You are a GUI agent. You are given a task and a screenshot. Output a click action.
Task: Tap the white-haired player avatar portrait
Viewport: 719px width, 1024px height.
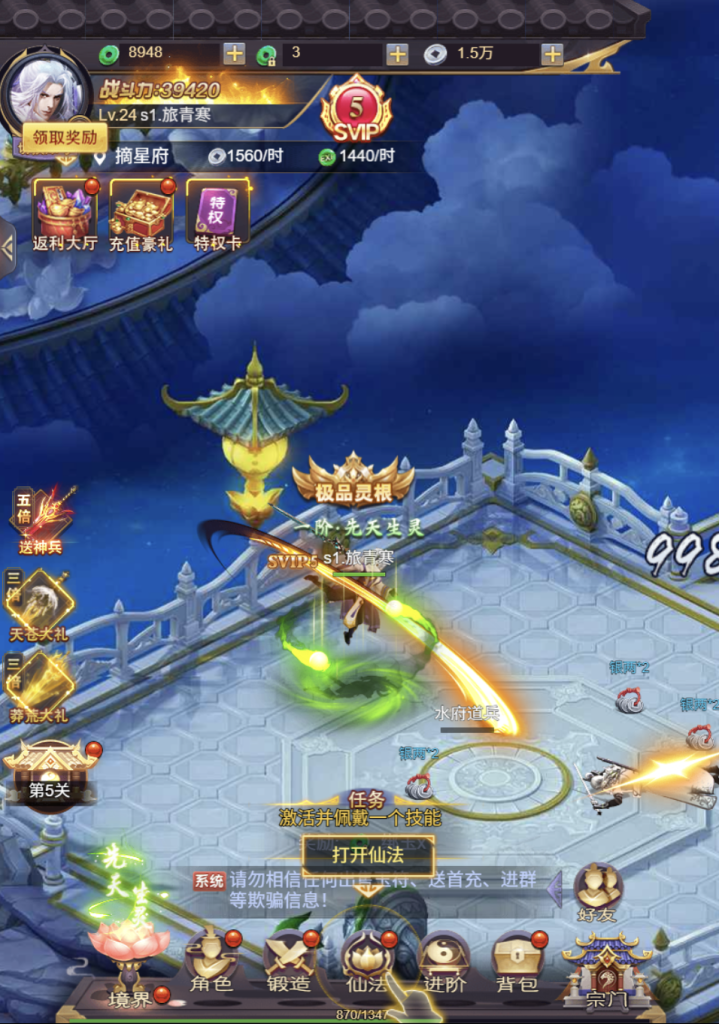tap(45, 92)
